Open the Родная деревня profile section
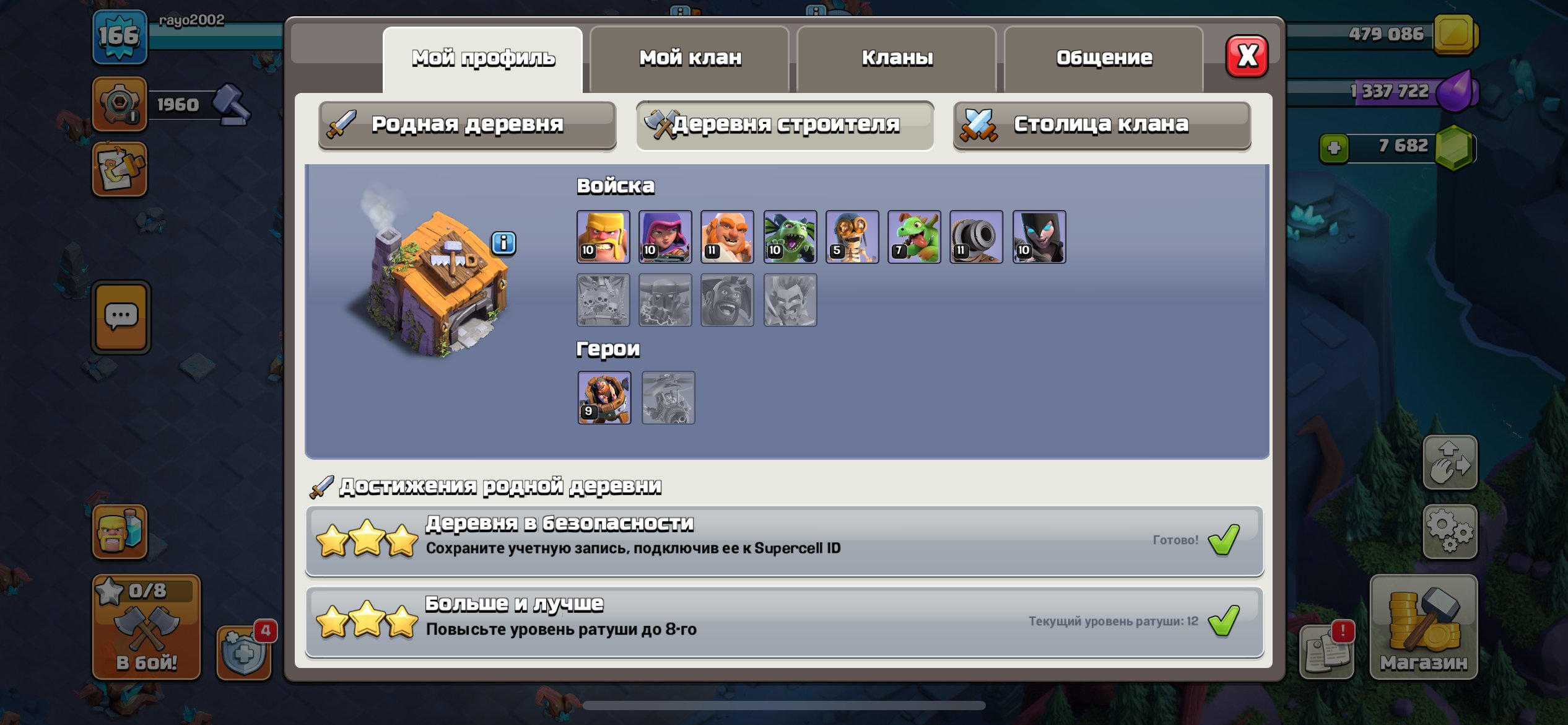 [466, 125]
